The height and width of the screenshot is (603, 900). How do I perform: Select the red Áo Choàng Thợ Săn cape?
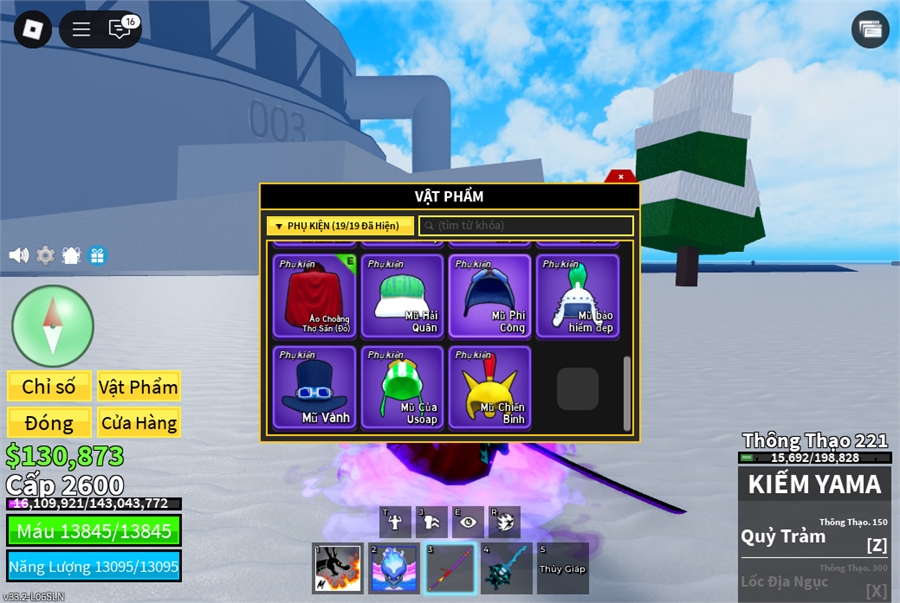click(x=314, y=296)
